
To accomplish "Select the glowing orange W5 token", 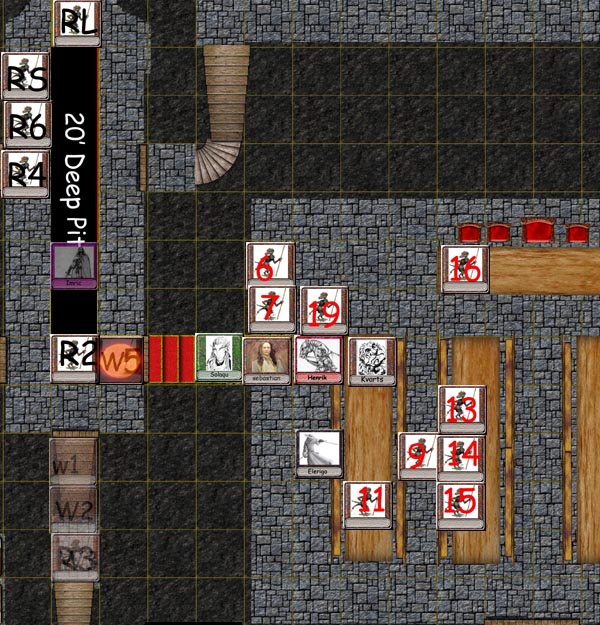I will [121, 359].
